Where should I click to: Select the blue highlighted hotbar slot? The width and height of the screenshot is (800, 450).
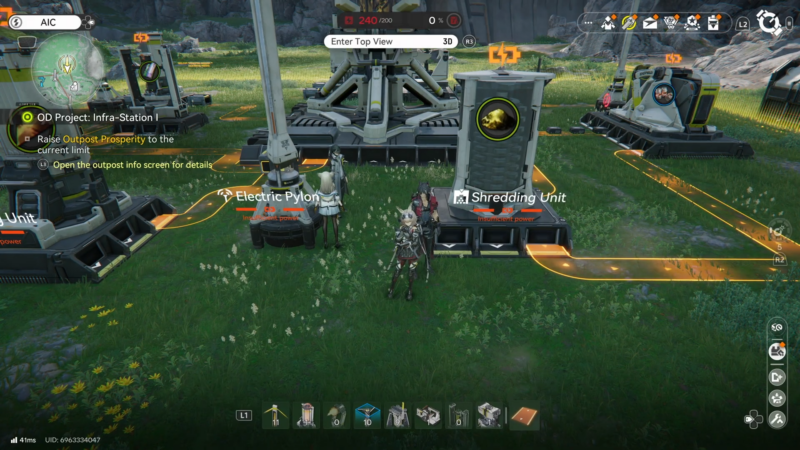click(367, 415)
